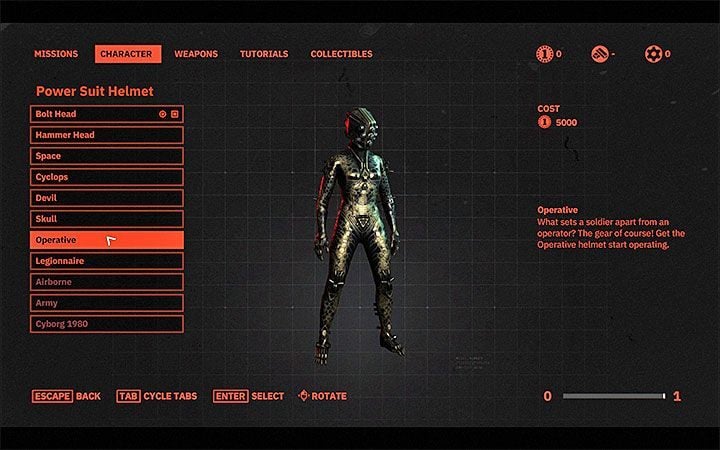The width and height of the screenshot is (720, 450).
Task: Go to the Weapons tab
Action: (x=196, y=54)
